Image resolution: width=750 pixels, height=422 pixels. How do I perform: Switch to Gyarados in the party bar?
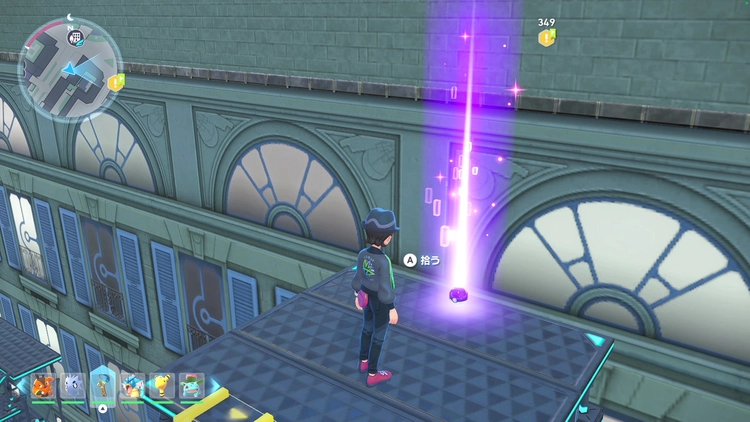pyautogui.click(x=132, y=386)
